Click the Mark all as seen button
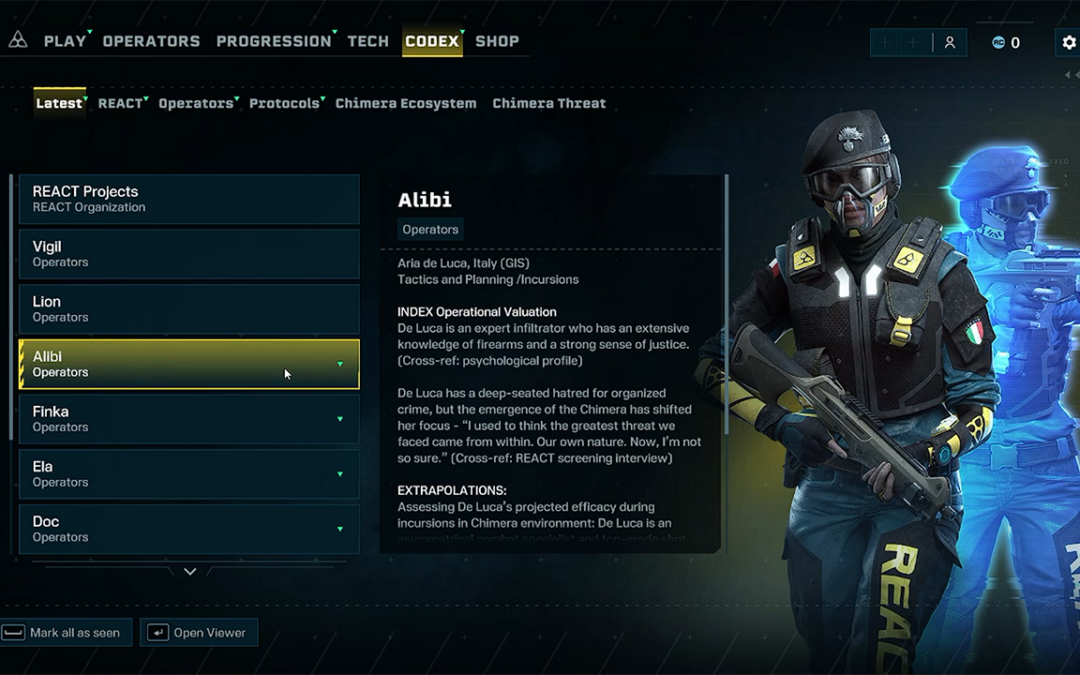Viewport: 1080px width, 675px height. (x=66, y=633)
